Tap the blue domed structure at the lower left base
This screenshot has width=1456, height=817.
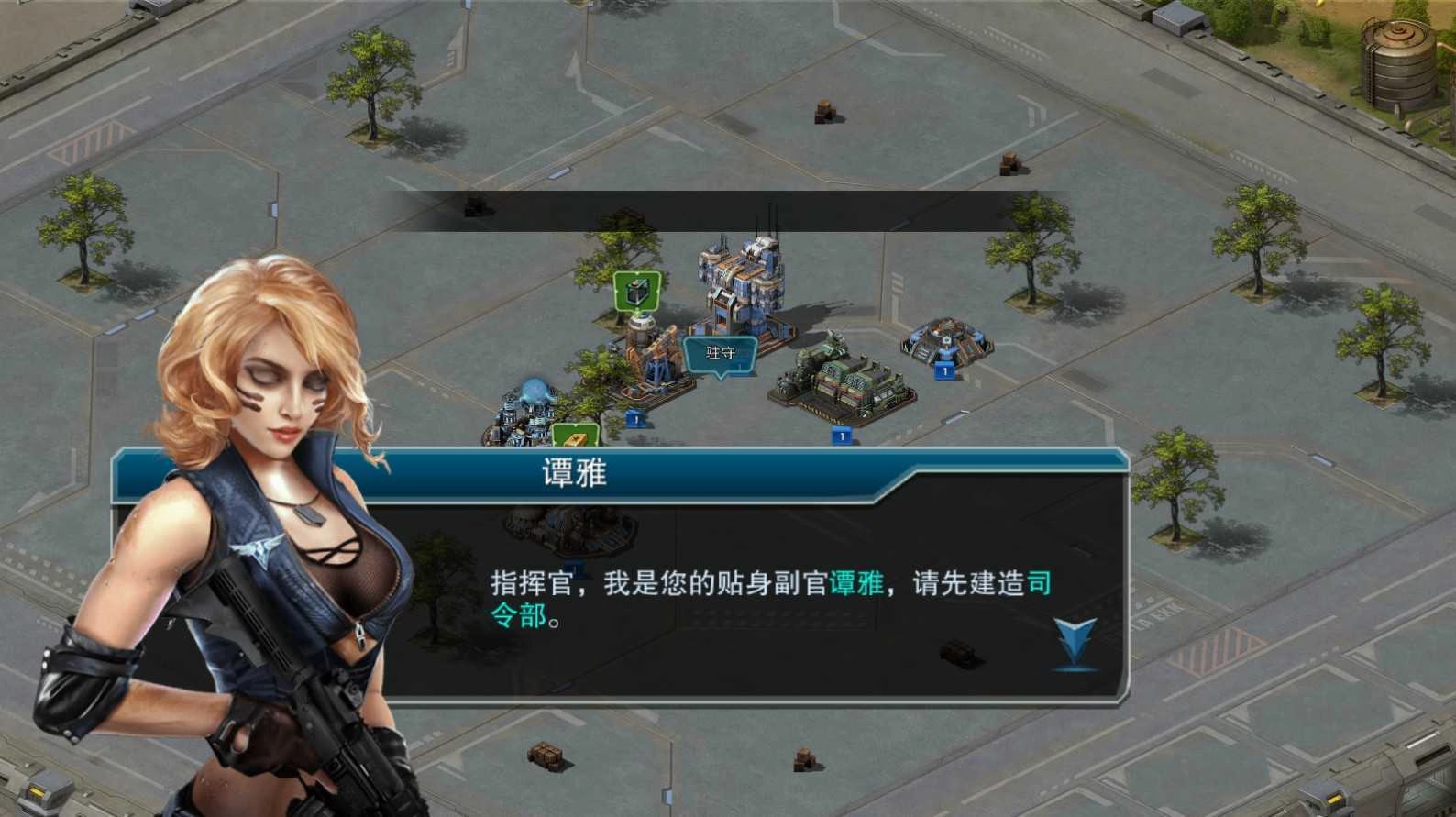point(532,394)
